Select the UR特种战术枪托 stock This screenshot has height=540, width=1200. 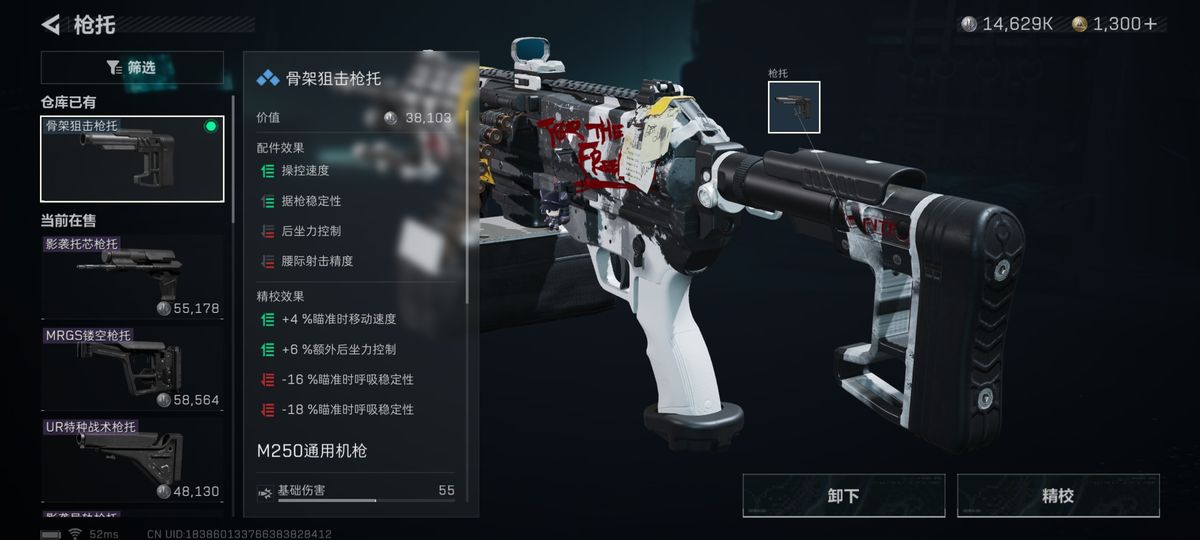click(x=132, y=459)
